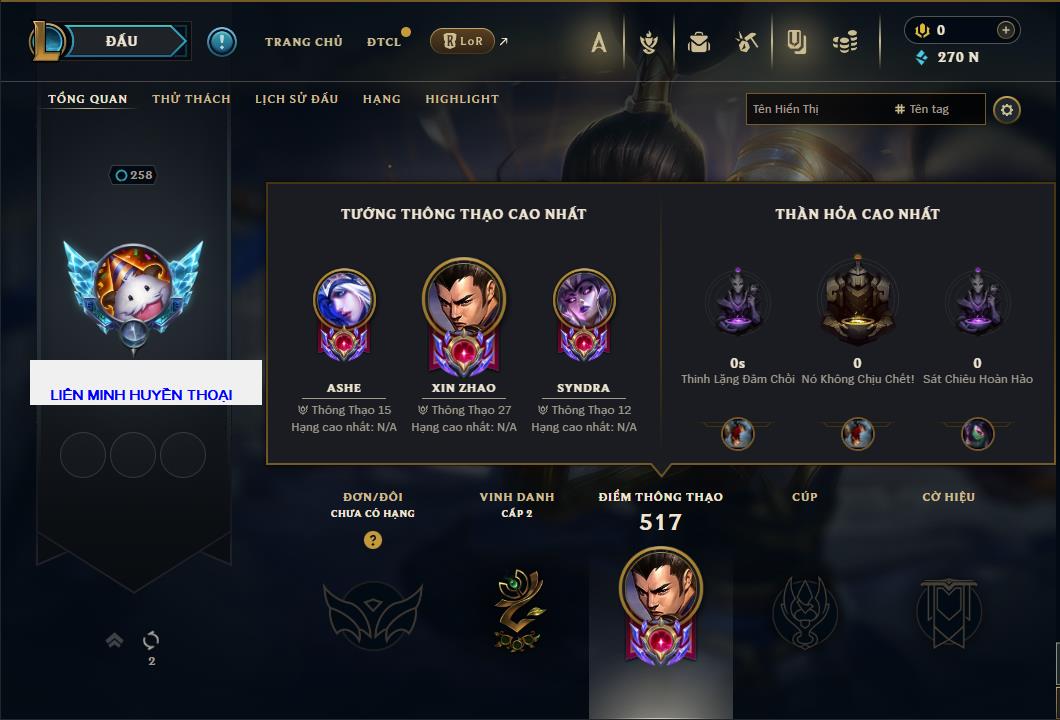
Task: Select the CÚP trophy emblem
Action: pyautogui.click(x=804, y=610)
